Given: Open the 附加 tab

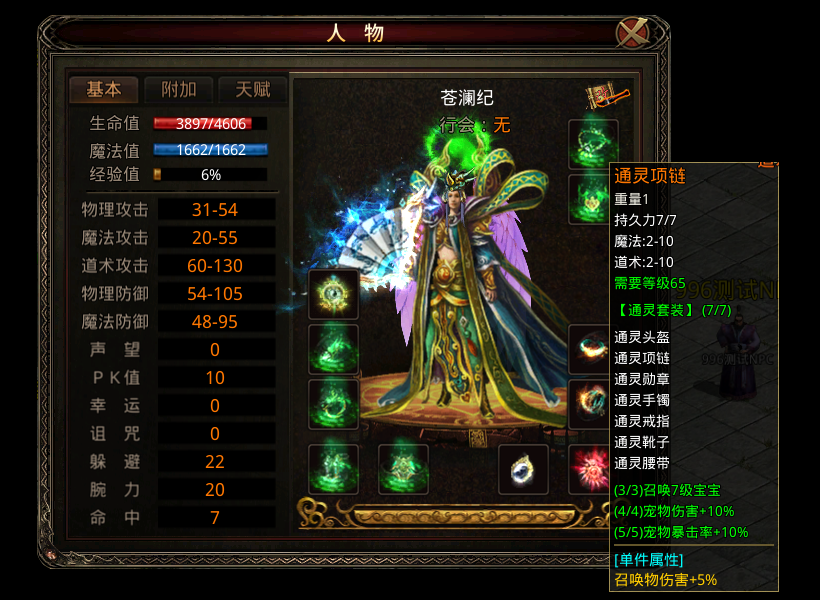Looking at the screenshot, I should click(178, 89).
